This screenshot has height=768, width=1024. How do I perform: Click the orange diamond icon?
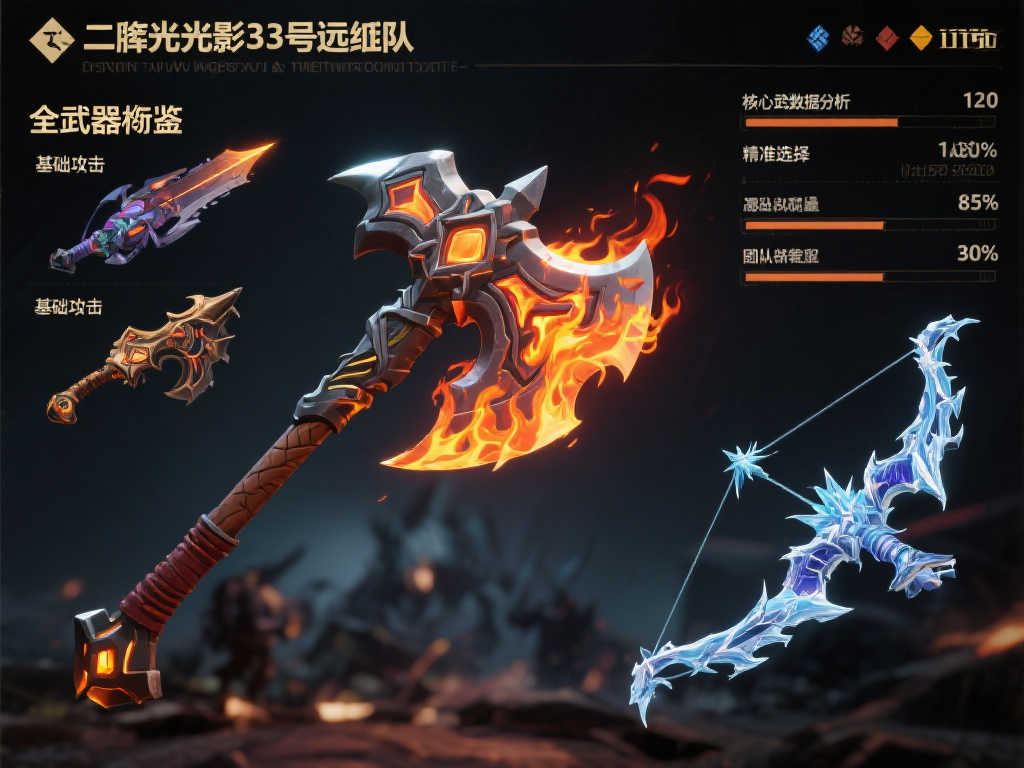click(920, 39)
